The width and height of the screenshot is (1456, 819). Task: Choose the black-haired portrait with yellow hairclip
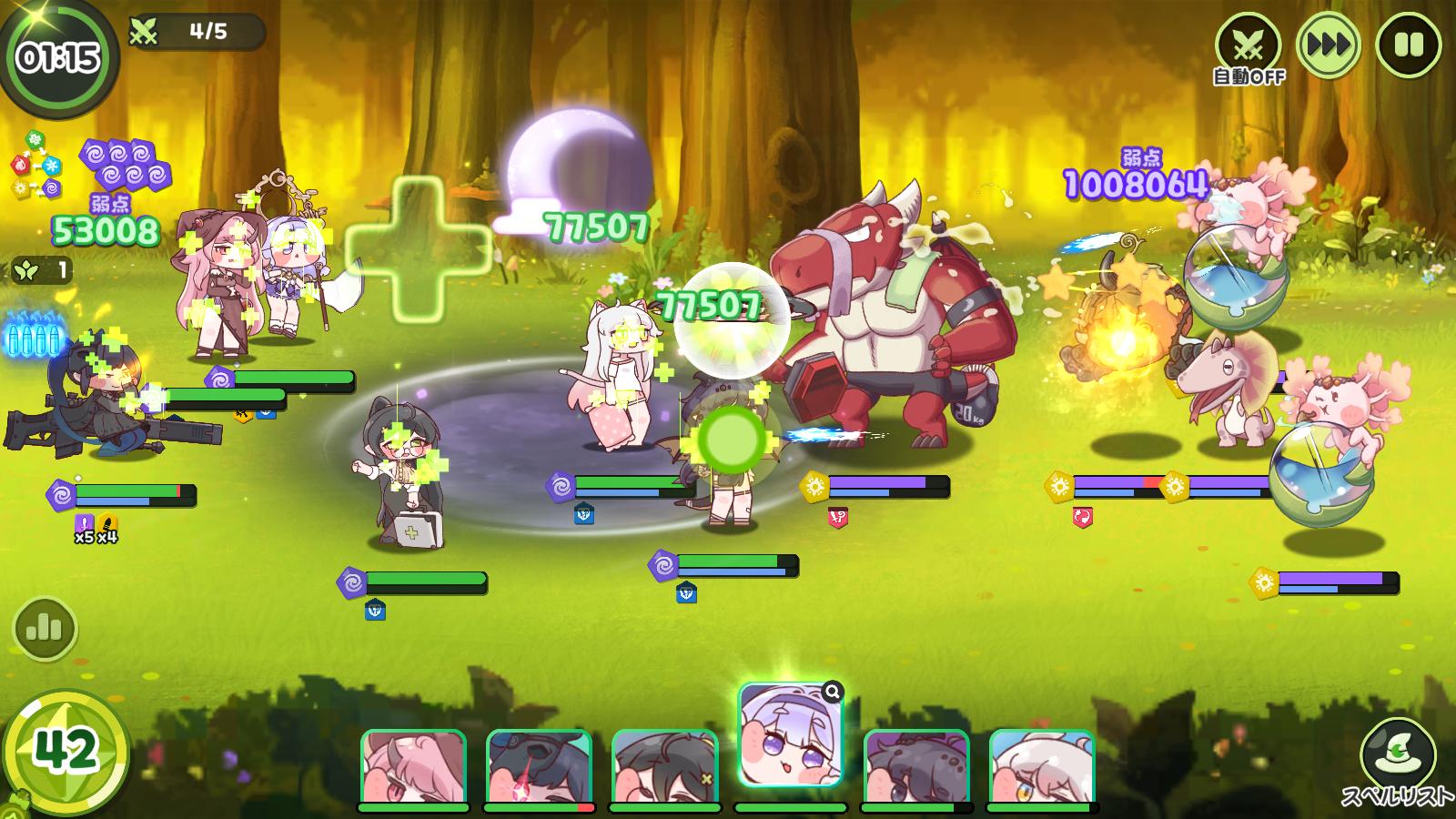click(x=664, y=767)
